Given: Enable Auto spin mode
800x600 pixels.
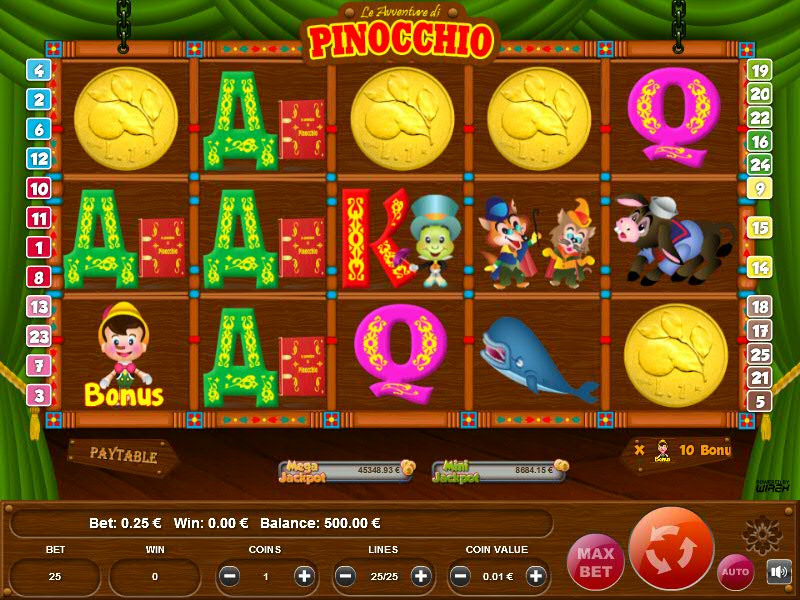Looking at the screenshot, I should point(735,571).
